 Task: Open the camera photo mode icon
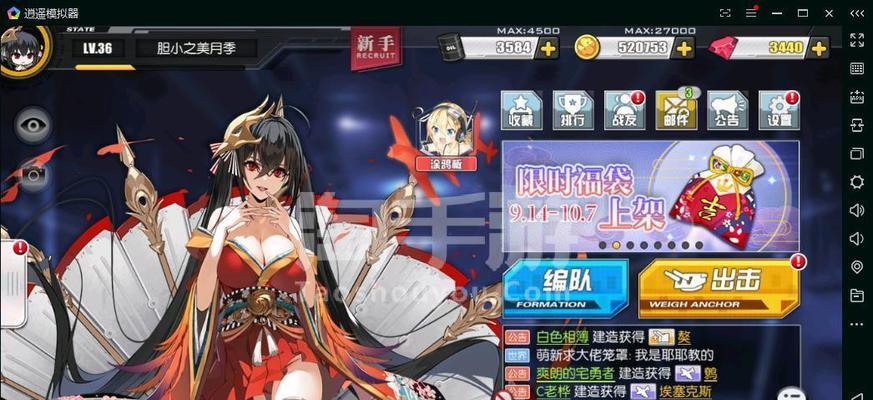point(33,177)
